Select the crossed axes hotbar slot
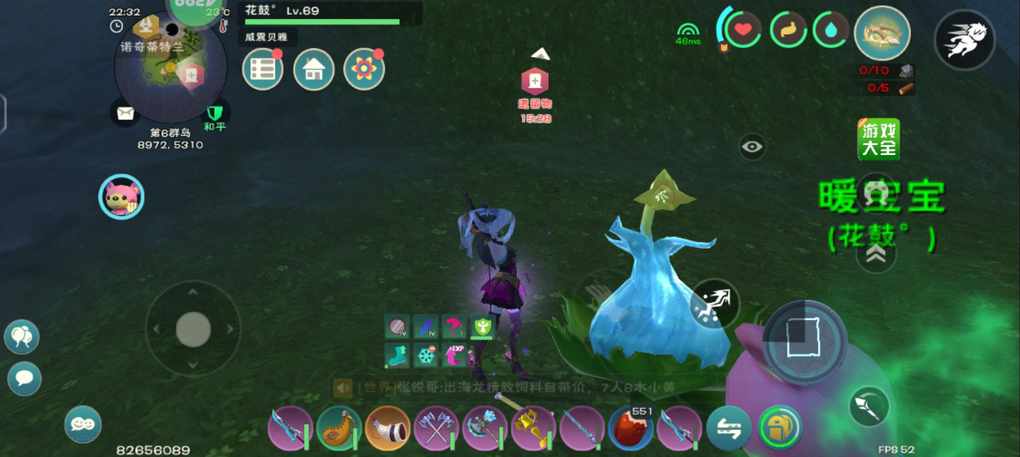This screenshot has width=1020, height=457. click(x=436, y=428)
